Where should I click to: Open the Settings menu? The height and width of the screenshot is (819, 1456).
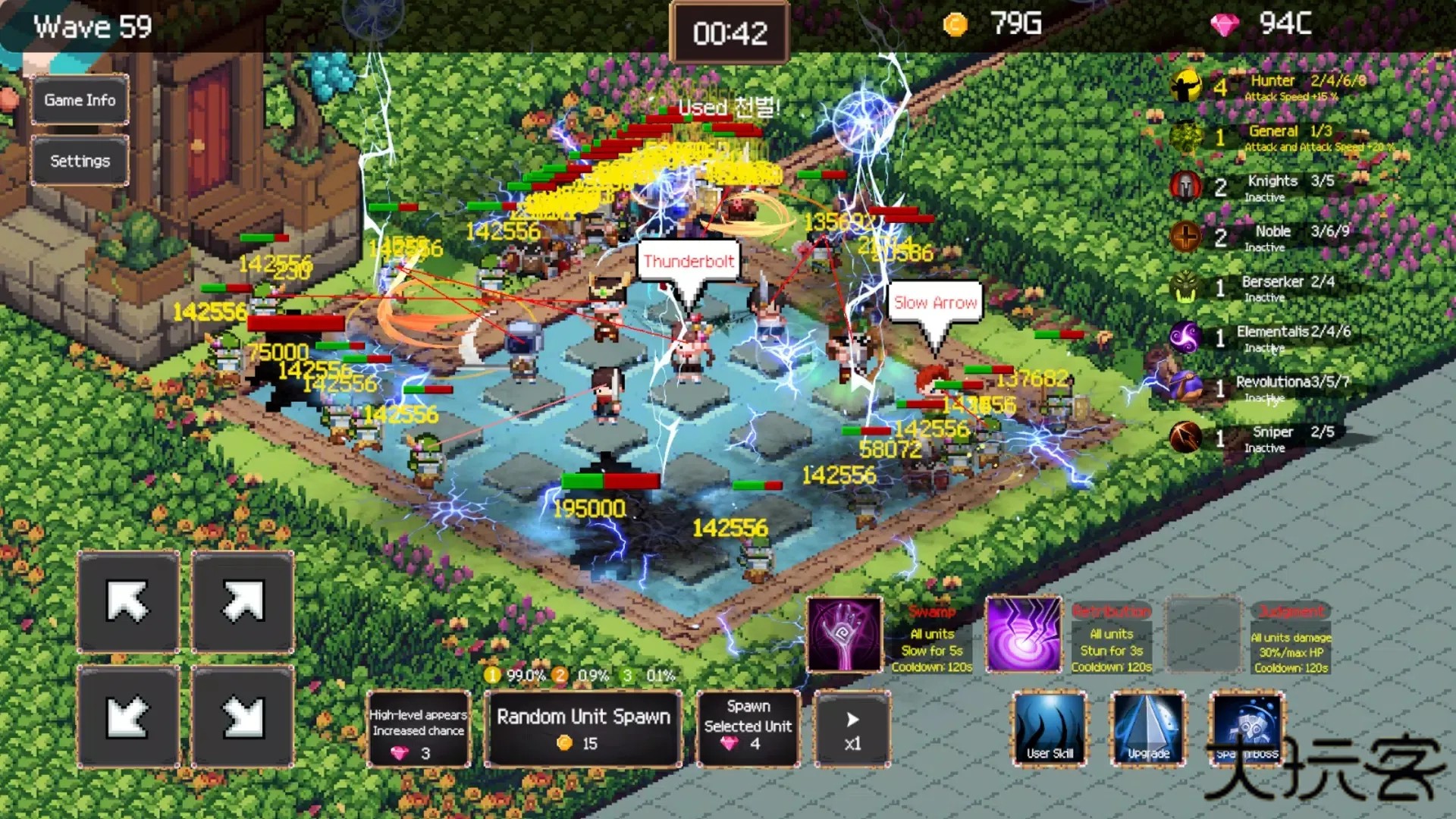click(x=80, y=161)
